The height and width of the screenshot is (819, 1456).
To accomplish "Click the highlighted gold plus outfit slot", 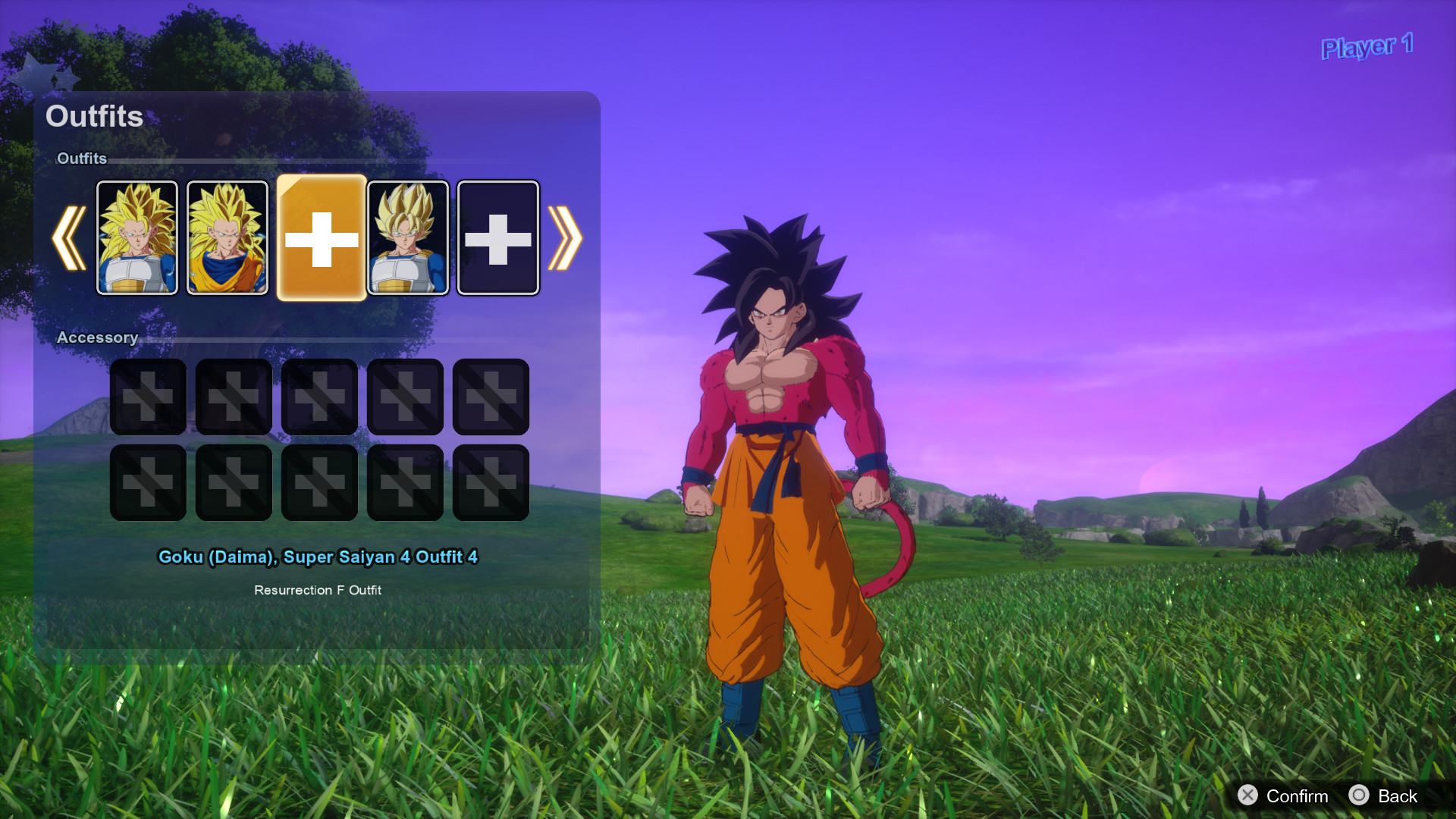I will [321, 237].
